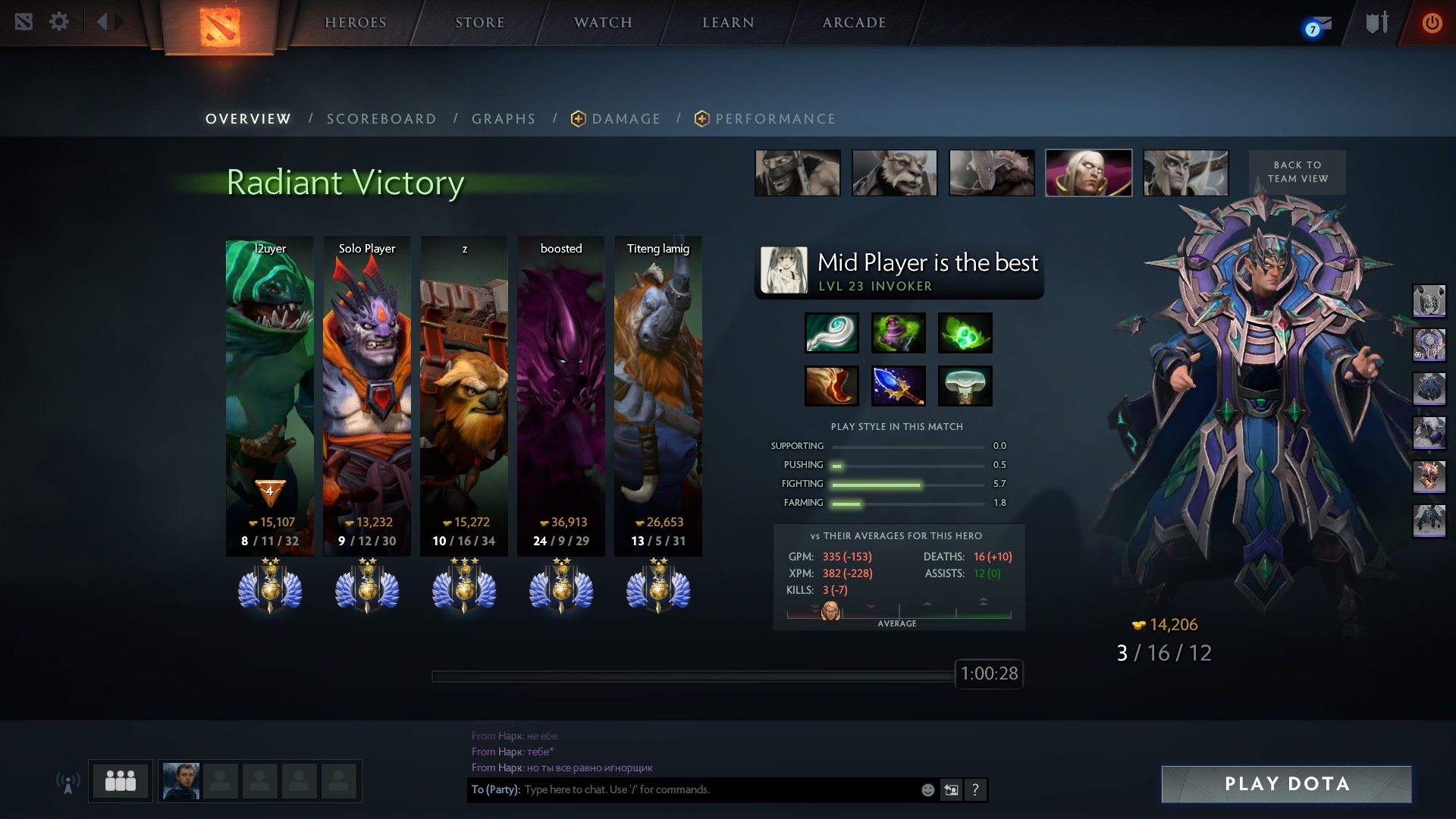Screen dimensions: 1456x819
Task: Open the chat emoticon picker
Action: pos(927,790)
